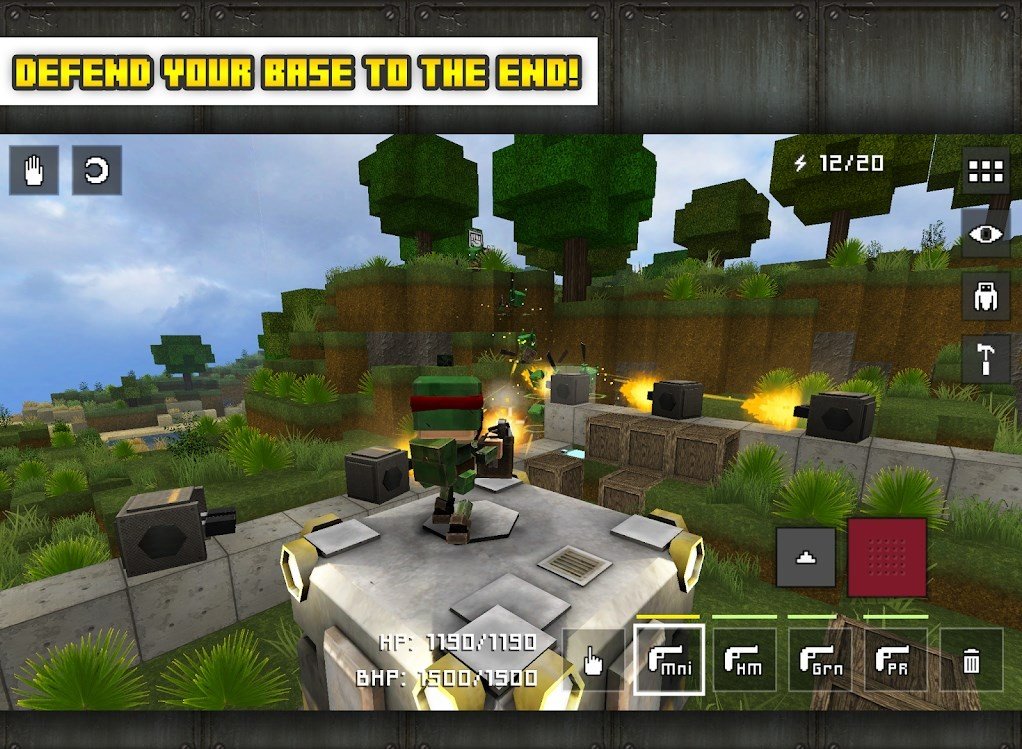Switch to the HM gun slot

[x=745, y=660]
